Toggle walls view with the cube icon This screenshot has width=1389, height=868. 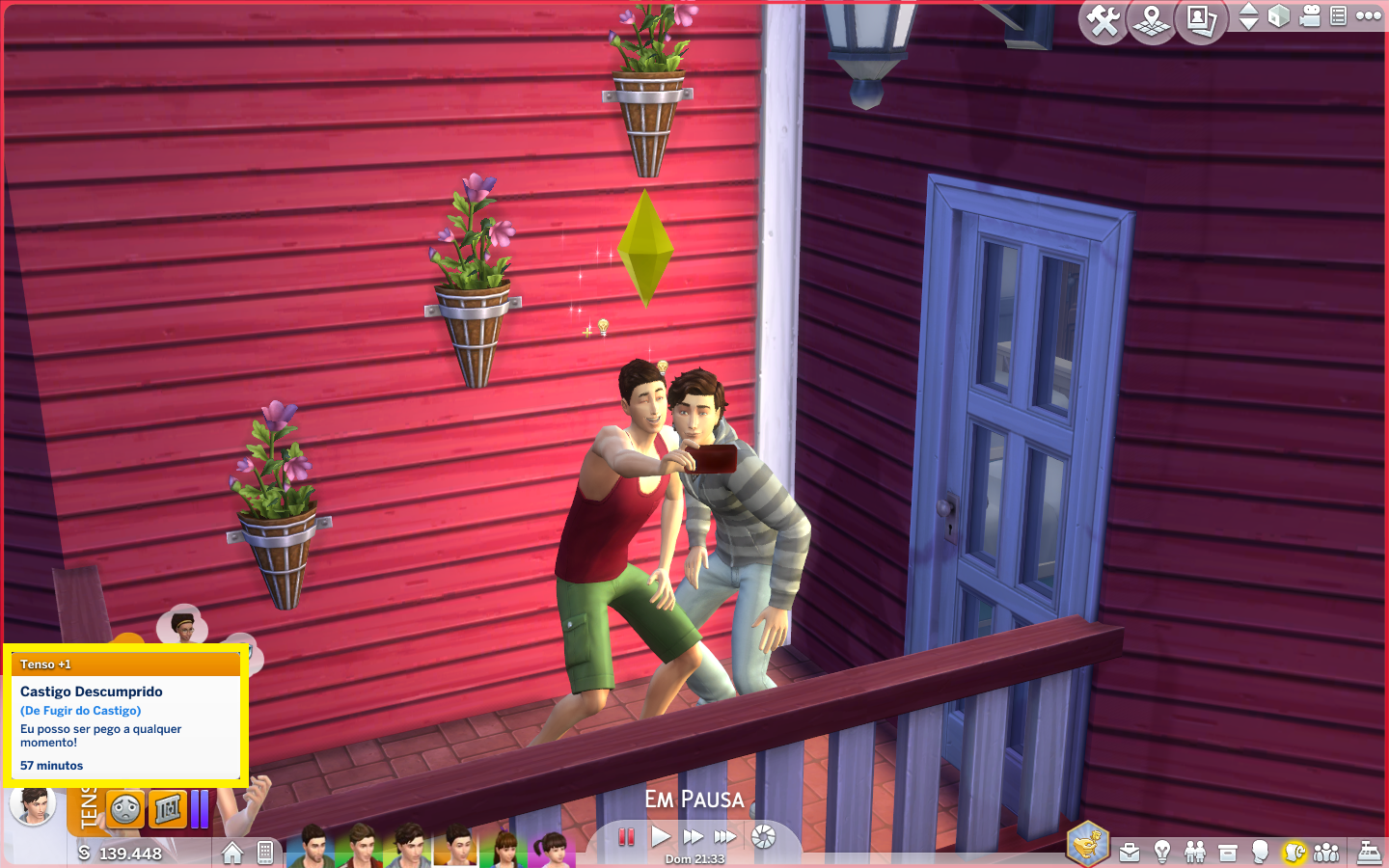pos(1279,16)
